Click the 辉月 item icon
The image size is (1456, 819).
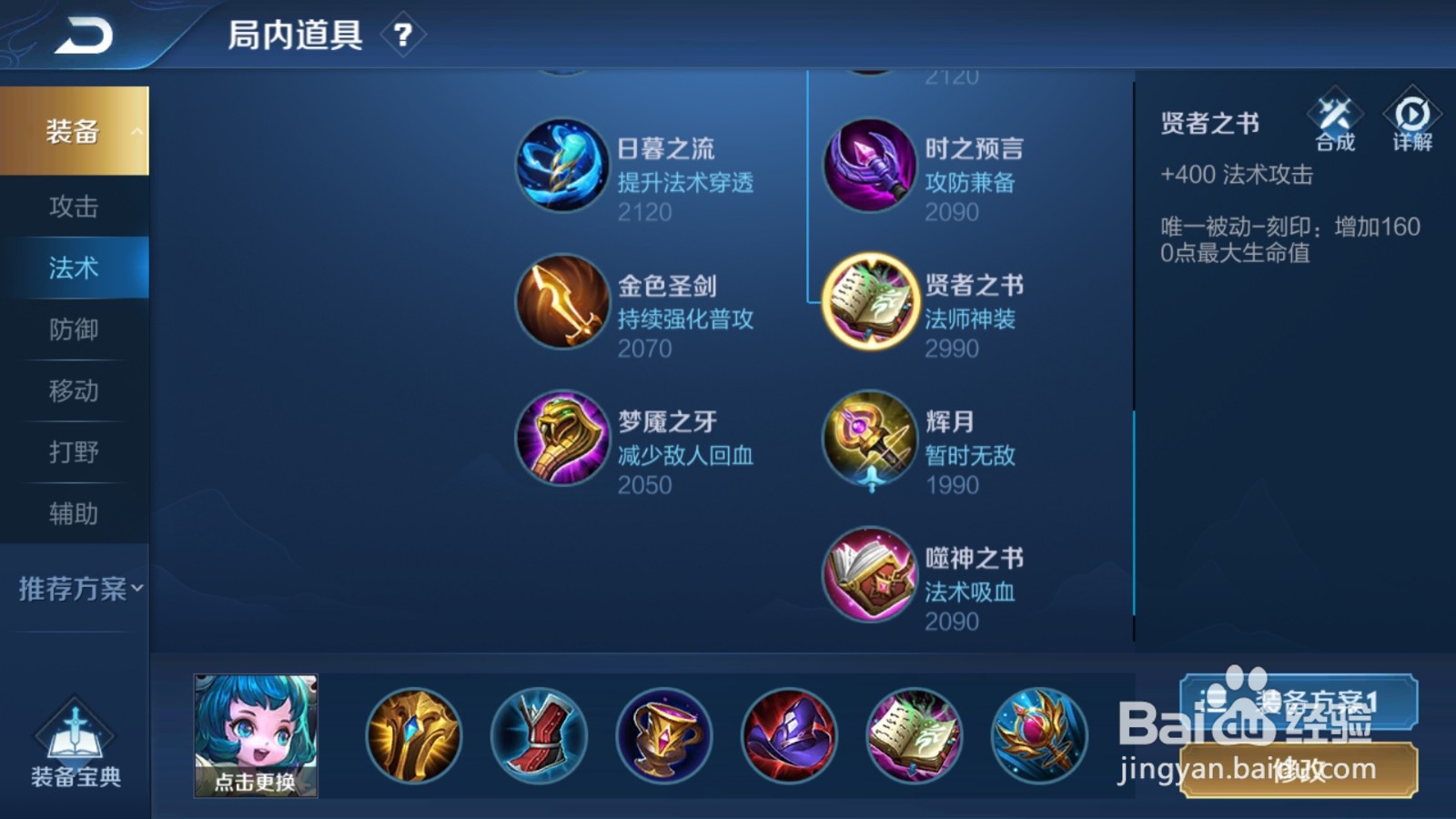[x=869, y=440]
